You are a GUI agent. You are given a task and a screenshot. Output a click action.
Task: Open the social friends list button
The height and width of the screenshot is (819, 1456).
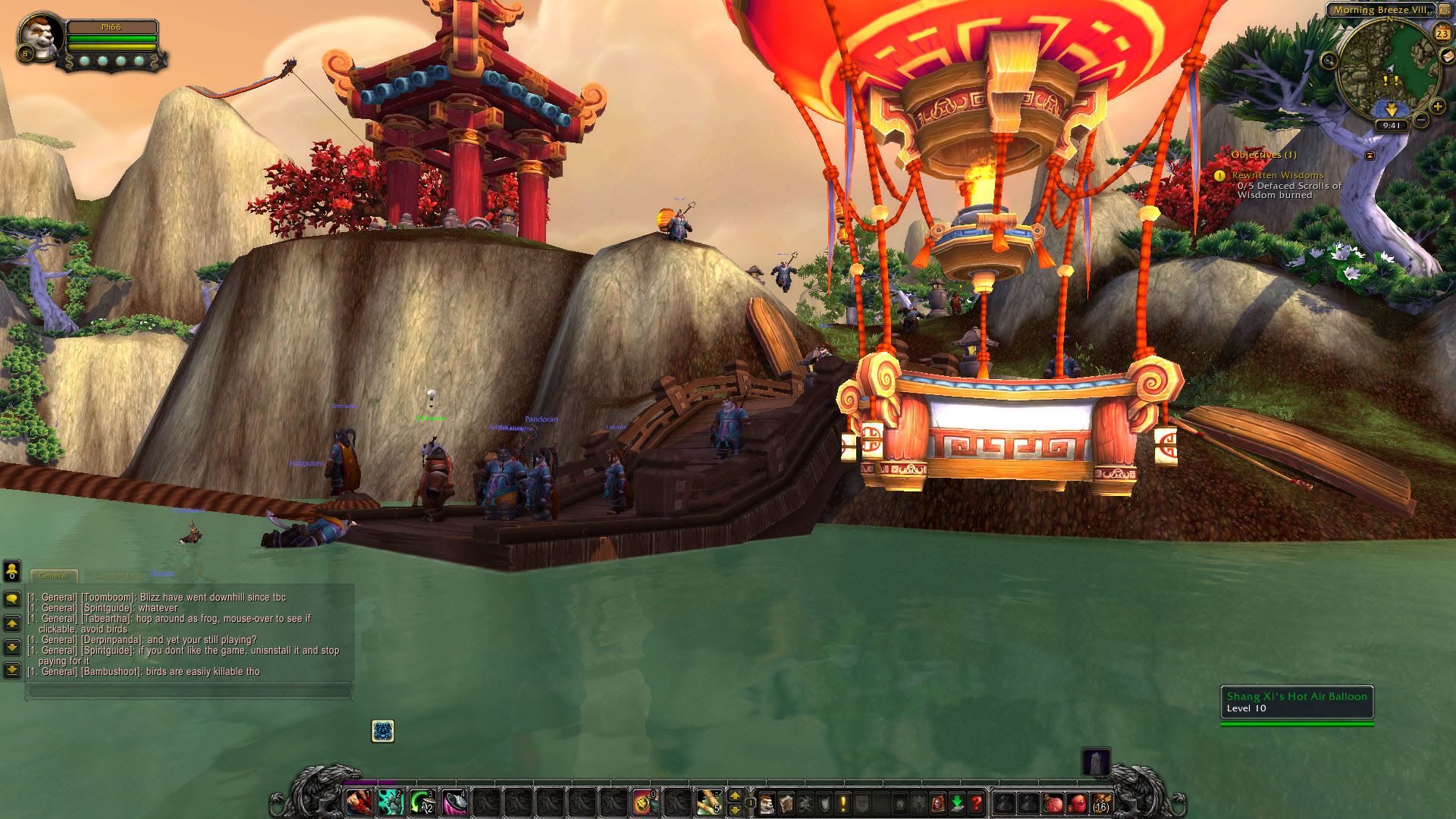[12, 570]
